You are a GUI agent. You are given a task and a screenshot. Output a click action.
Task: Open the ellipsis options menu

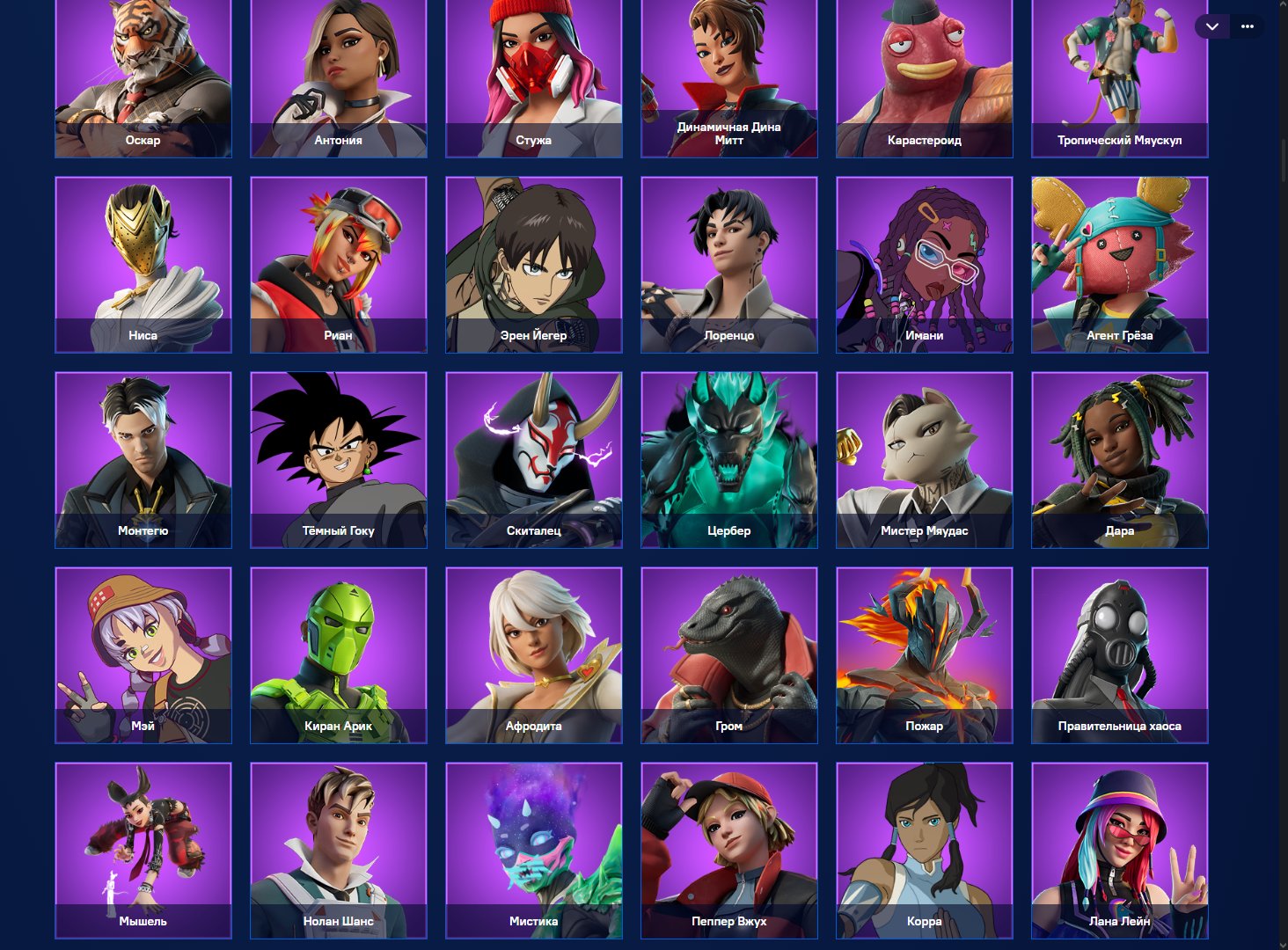(x=1247, y=26)
